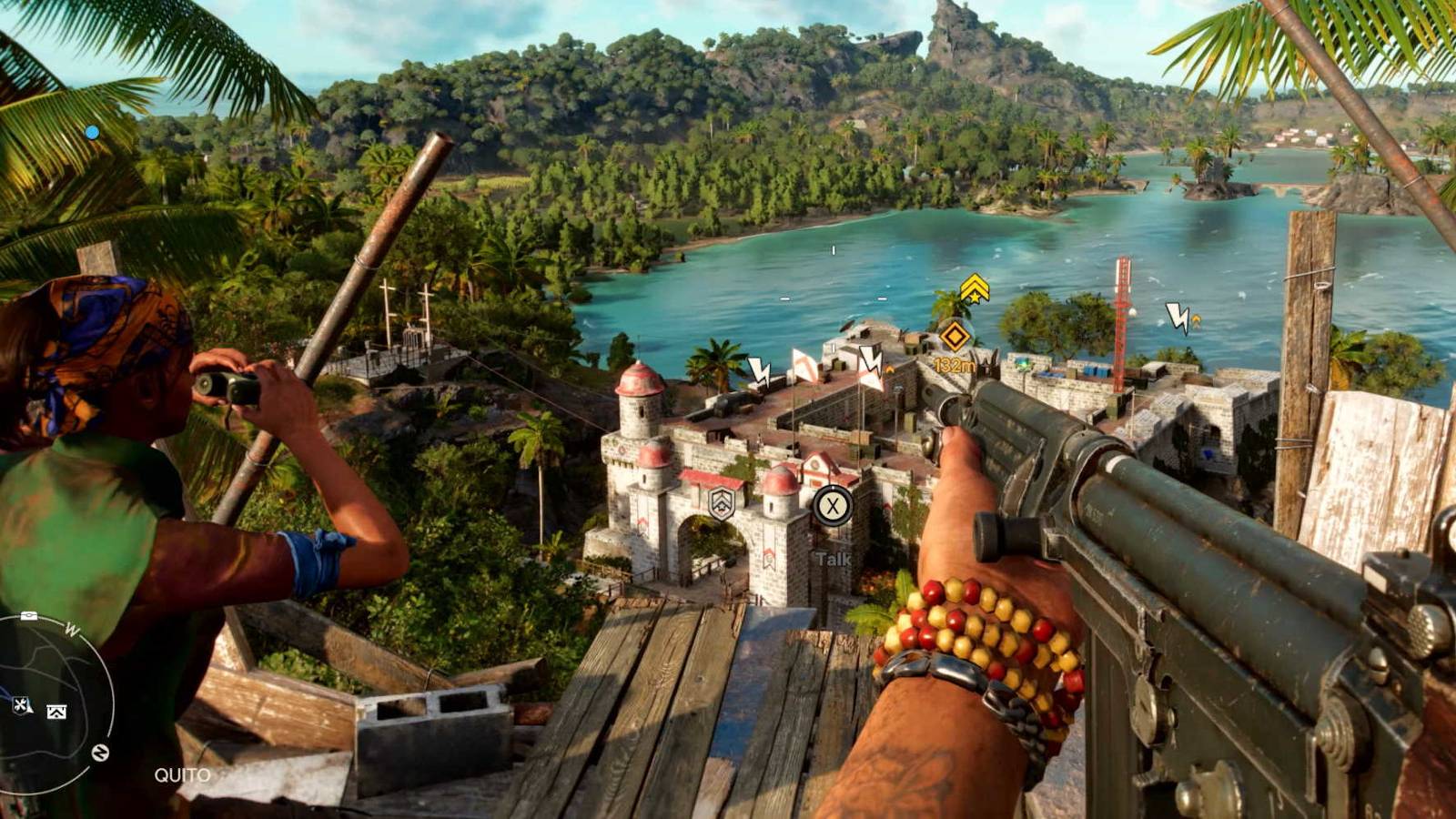This screenshot has width=1456, height=819.
Task: Select the vista photo icon on the minimap
Action: [56, 710]
